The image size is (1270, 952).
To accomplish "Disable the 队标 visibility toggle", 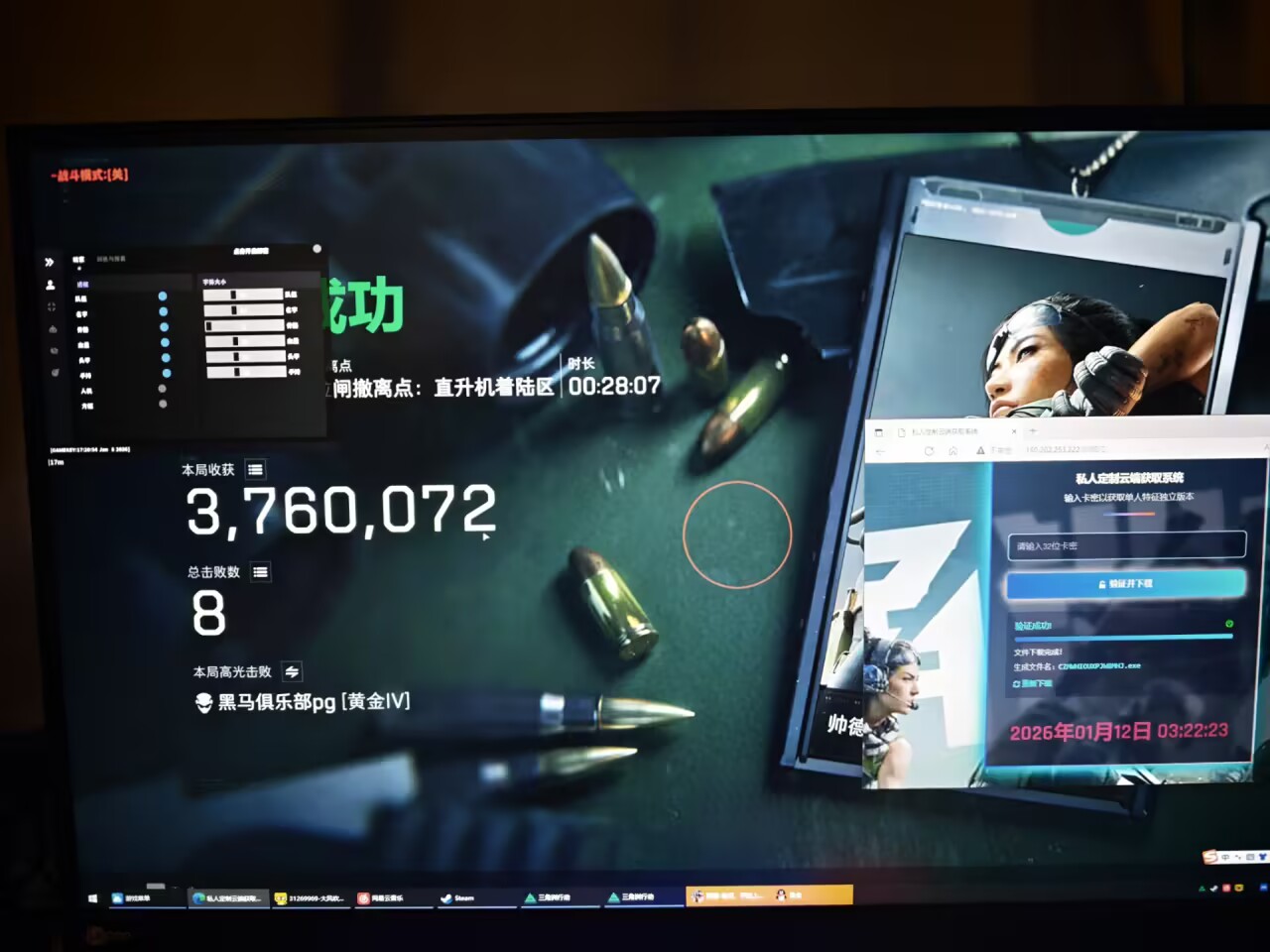I will pos(163,296).
